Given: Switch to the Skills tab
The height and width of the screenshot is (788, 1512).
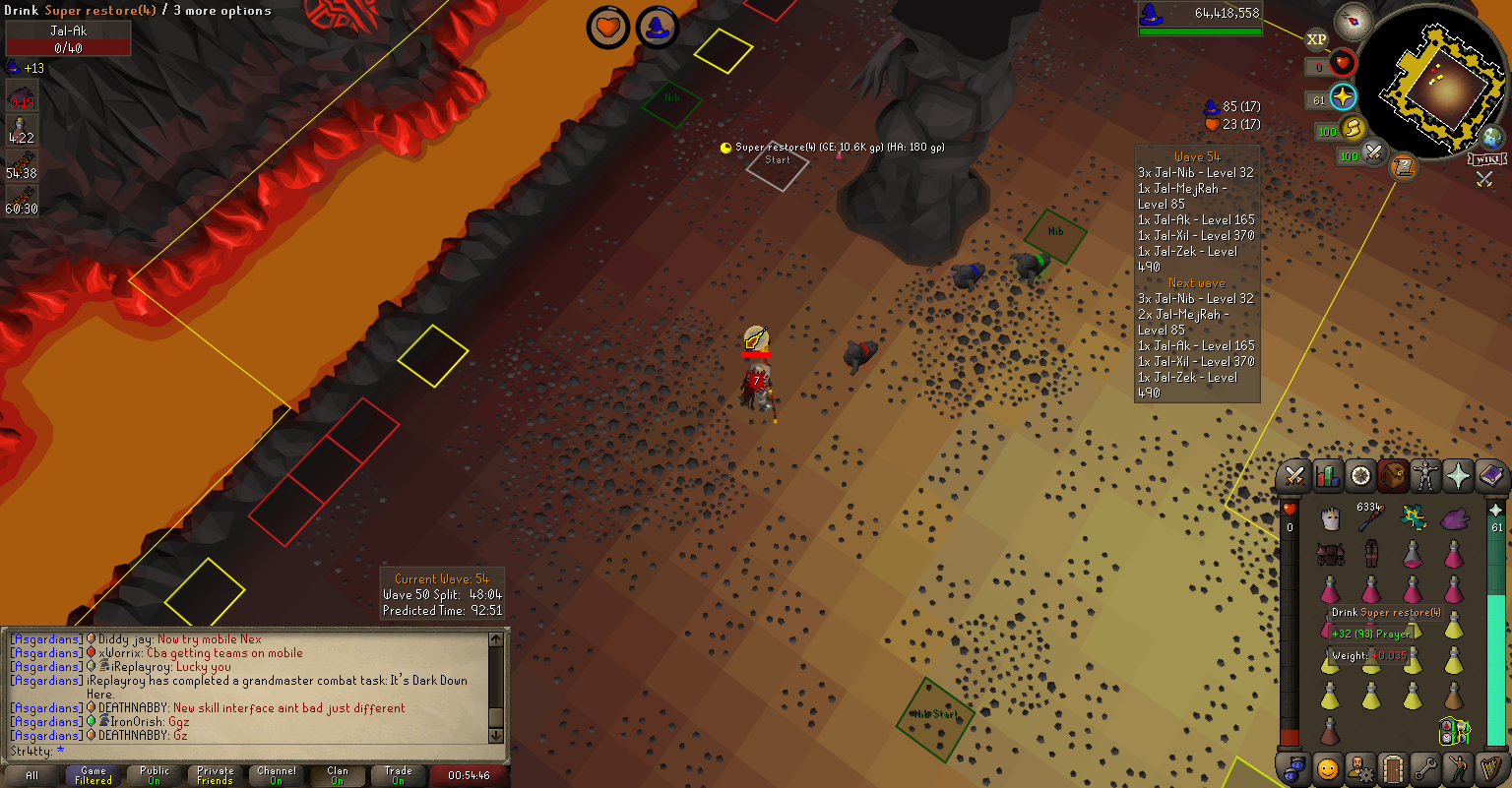Looking at the screenshot, I should (1328, 477).
